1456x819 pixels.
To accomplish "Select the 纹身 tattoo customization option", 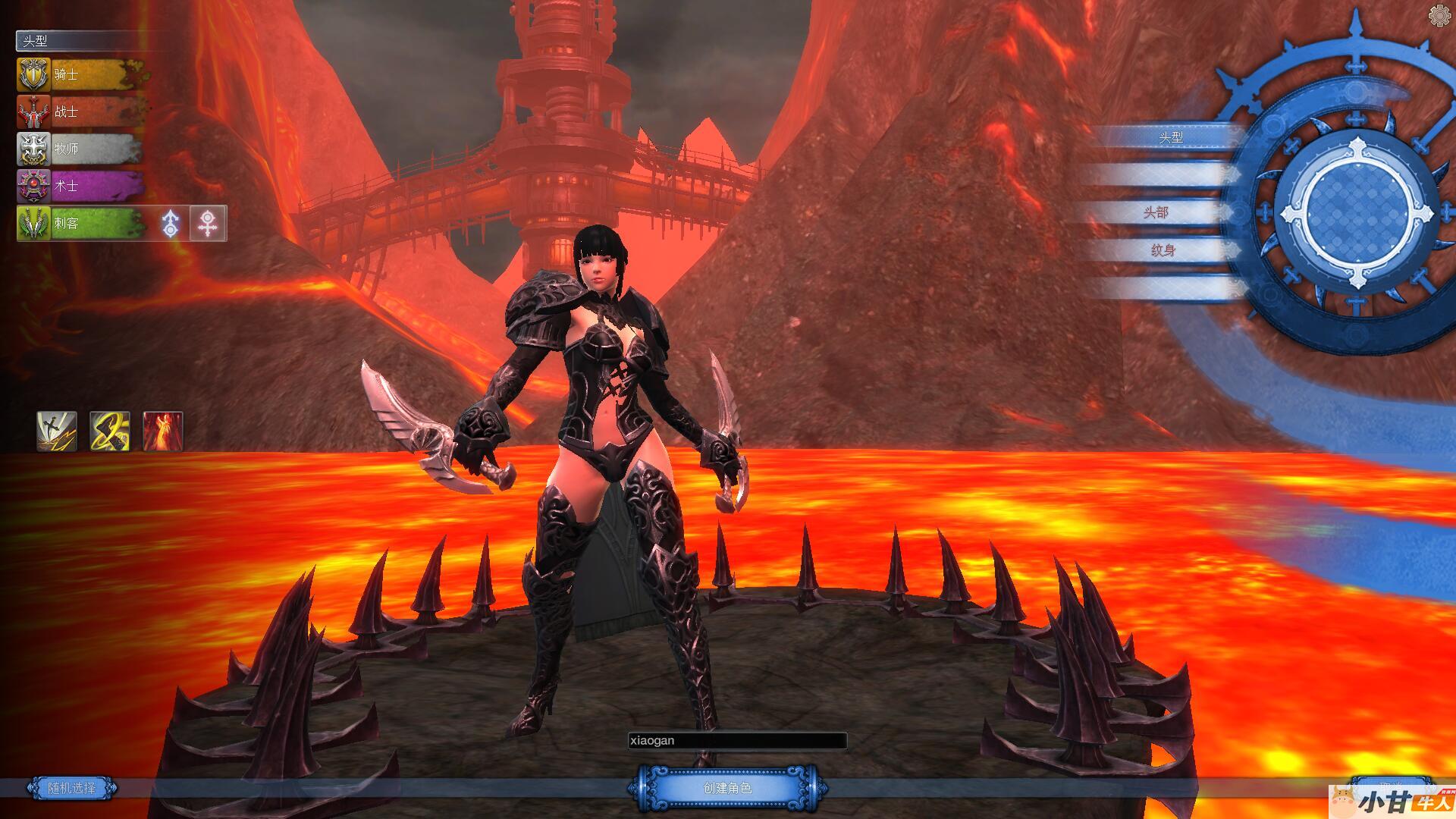I will coord(1162,250).
